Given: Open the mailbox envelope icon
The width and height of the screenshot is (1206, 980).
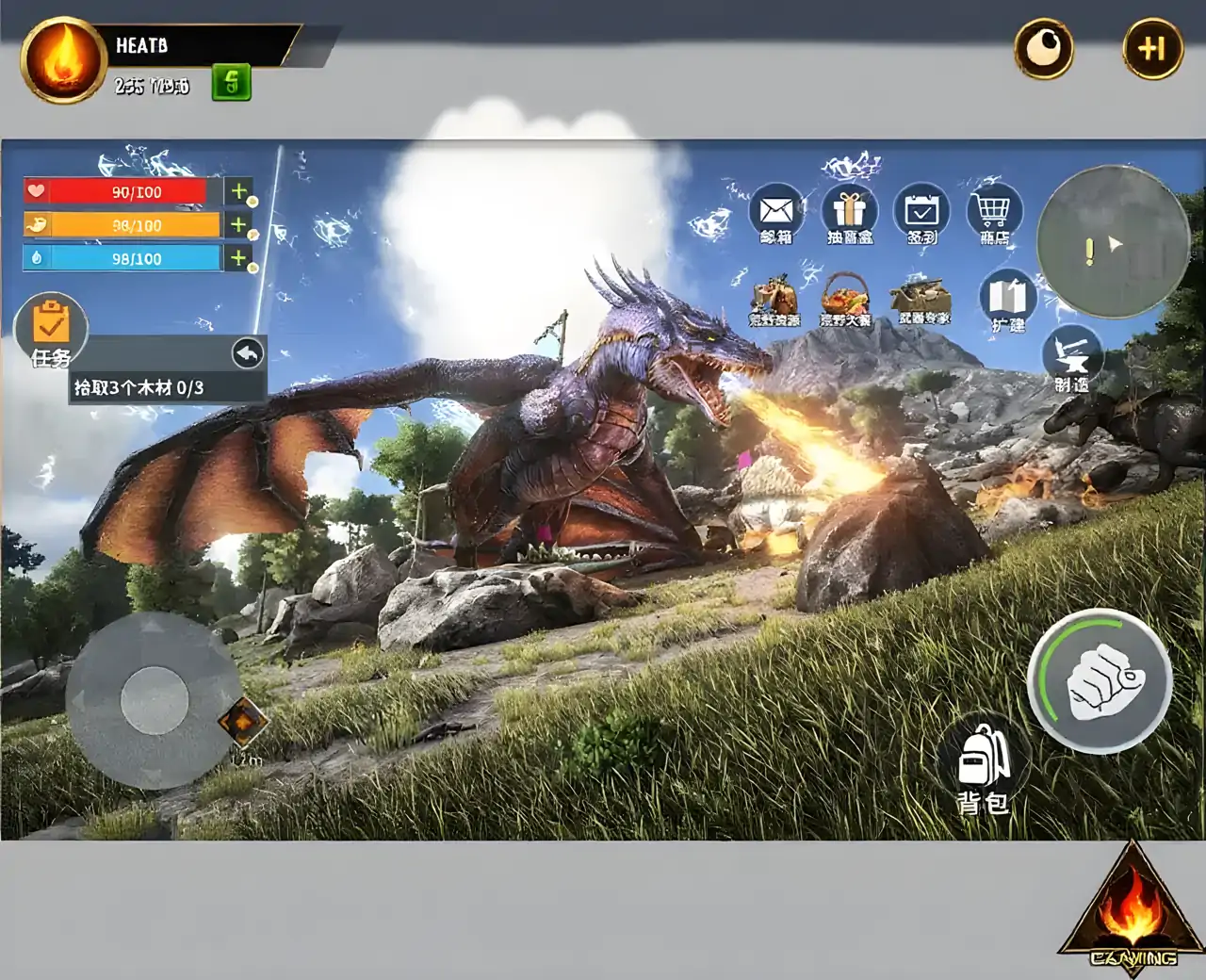Looking at the screenshot, I should (776, 211).
